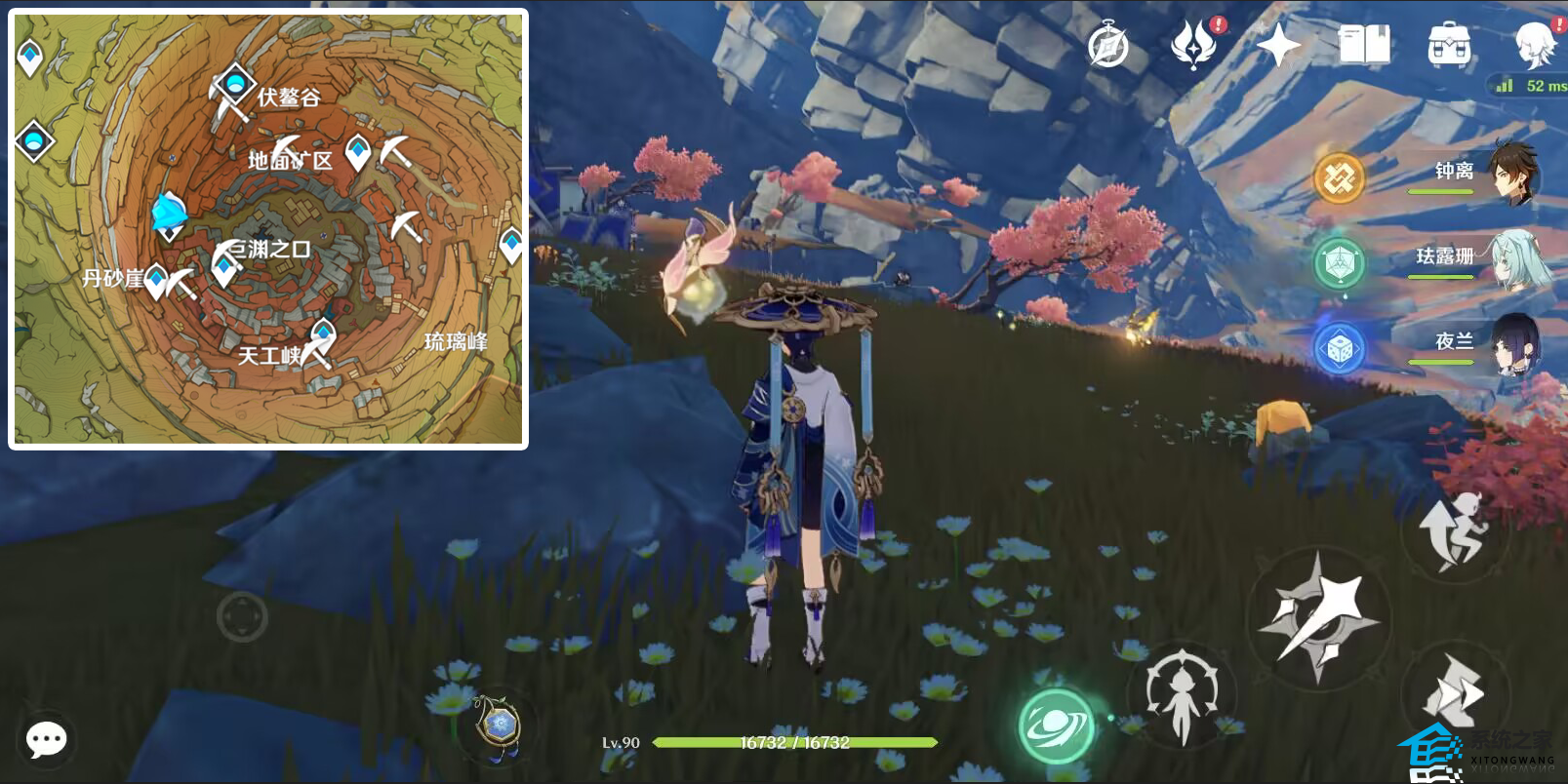Select the 丹砂崖 waypoint marker

tap(156, 281)
